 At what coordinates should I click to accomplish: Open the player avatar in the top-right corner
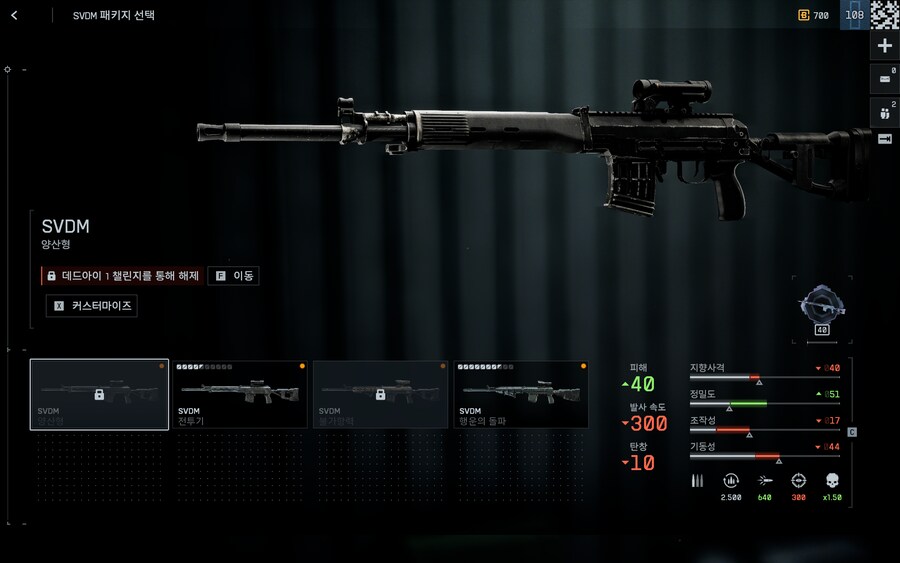[885, 14]
